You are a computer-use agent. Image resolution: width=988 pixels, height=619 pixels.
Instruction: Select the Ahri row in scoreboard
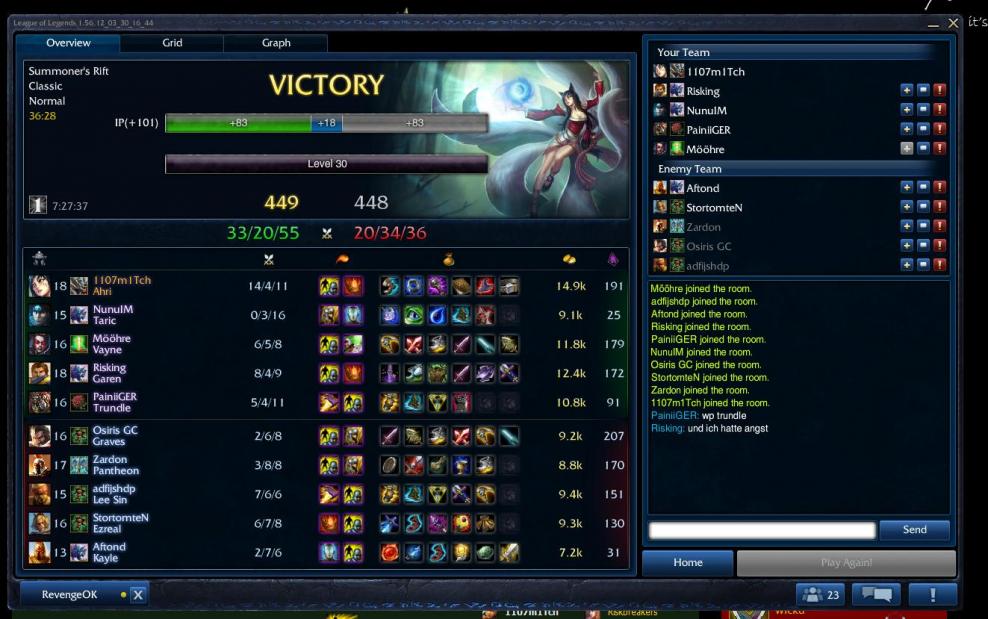[325, 286]
